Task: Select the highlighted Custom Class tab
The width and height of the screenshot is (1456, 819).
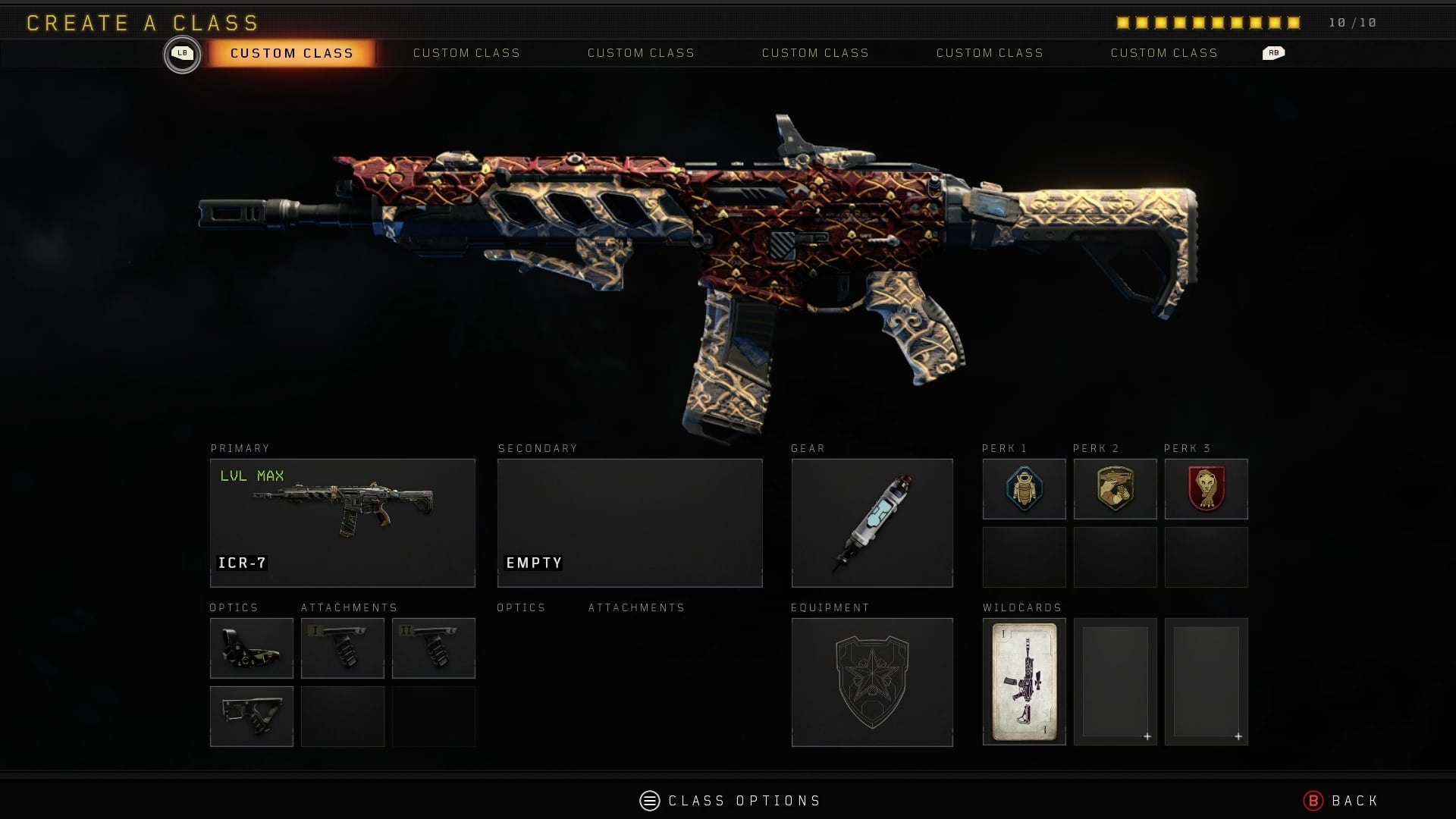Action: point(291,53)
